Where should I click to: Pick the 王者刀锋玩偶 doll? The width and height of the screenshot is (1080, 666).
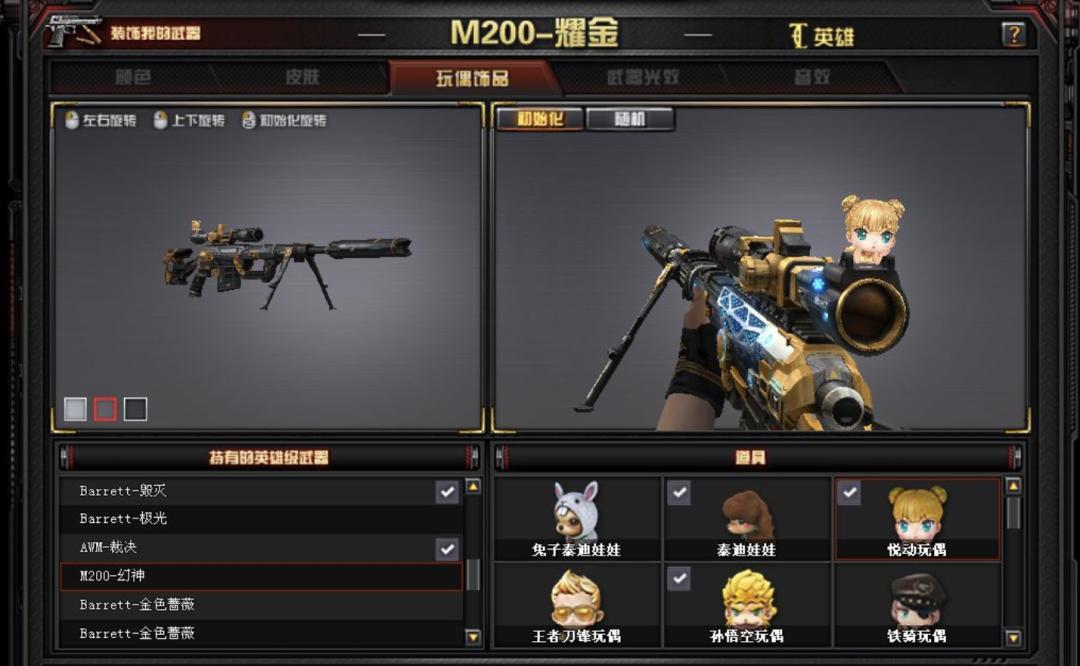pyautogui.click(x=576, y=603)
